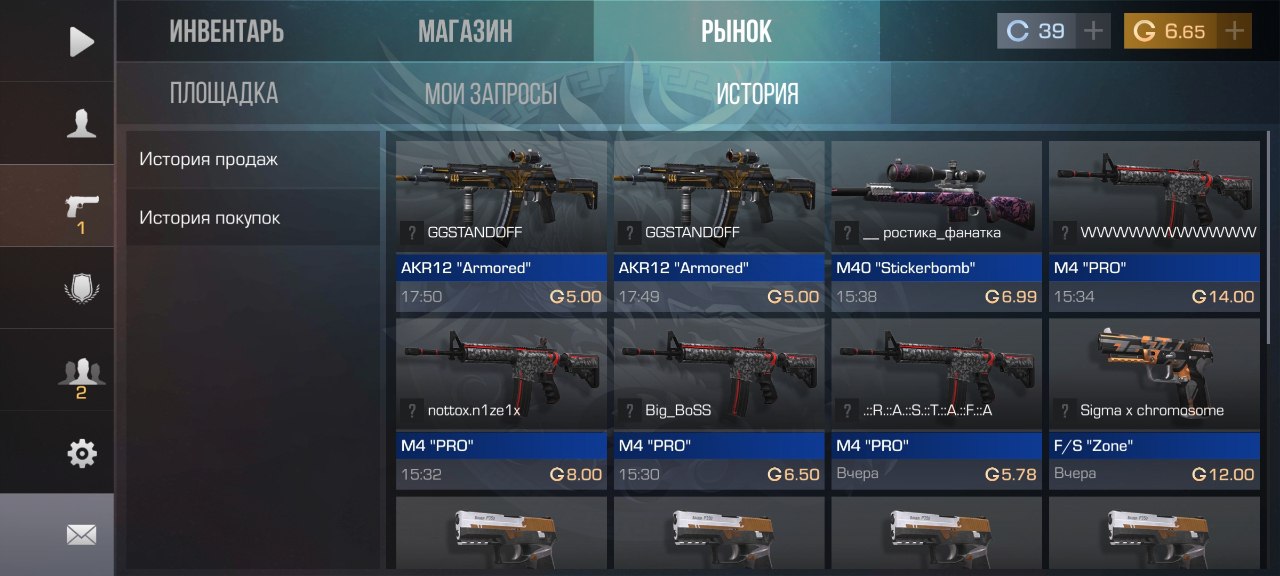Select the ИСТОРИЯ sub-tab
Viewport: 1280px width, 576px height.
tap(757, 94)
